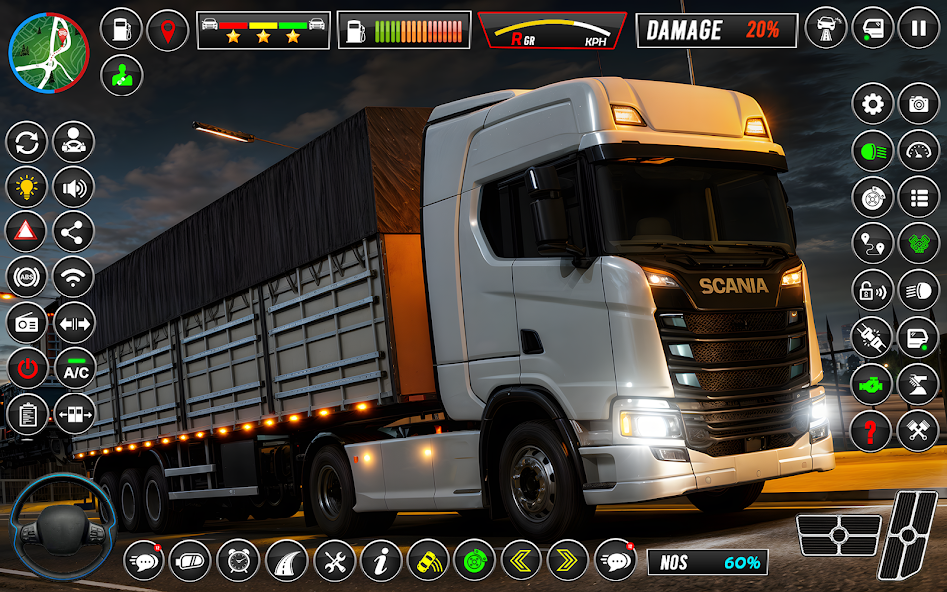The height and width of the screenshot is (592, 947).
Task: Sound the horn speaker icon
Action: click(x=74, y=187)
